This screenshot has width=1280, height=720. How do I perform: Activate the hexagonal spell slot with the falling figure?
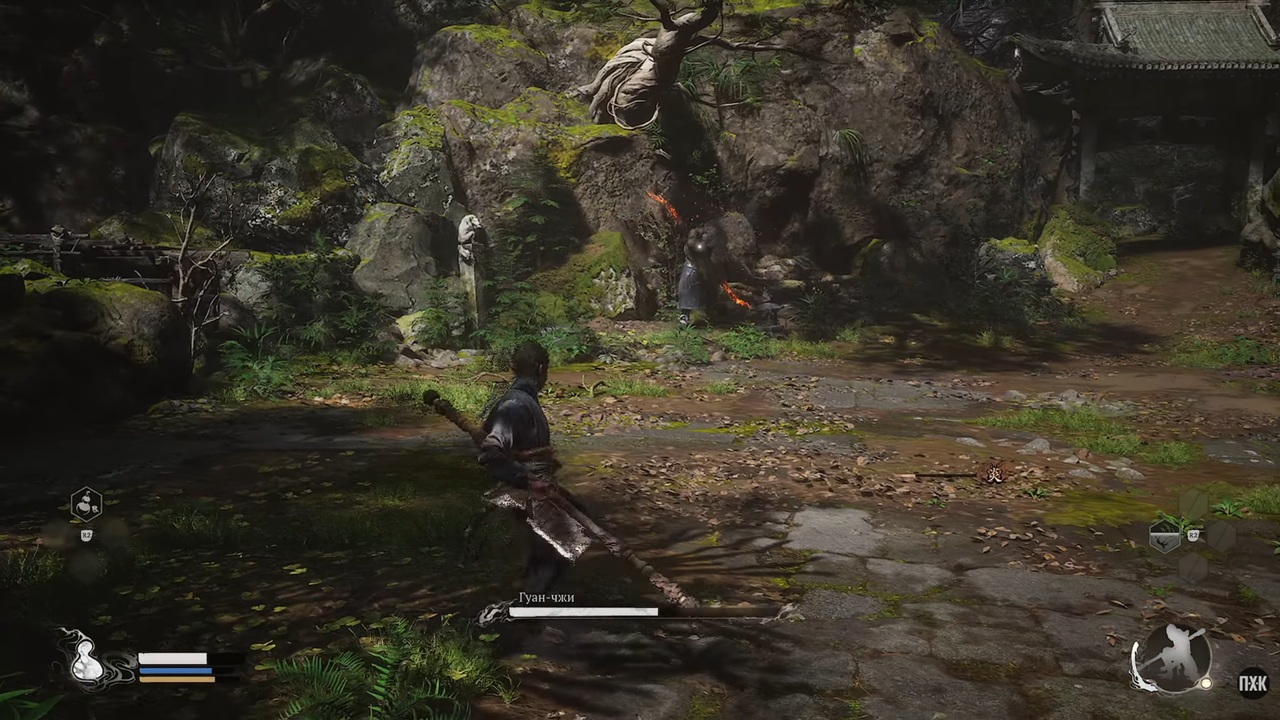tap(1166, 537)
